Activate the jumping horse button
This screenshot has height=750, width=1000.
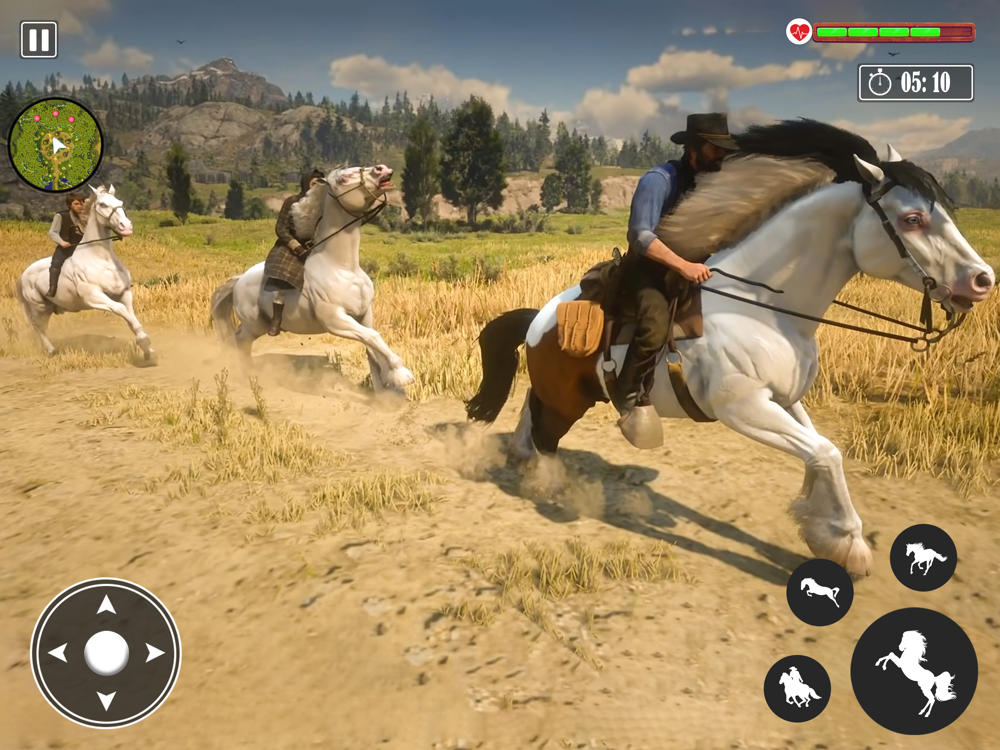pyautogui.click(x=819, y=592)
